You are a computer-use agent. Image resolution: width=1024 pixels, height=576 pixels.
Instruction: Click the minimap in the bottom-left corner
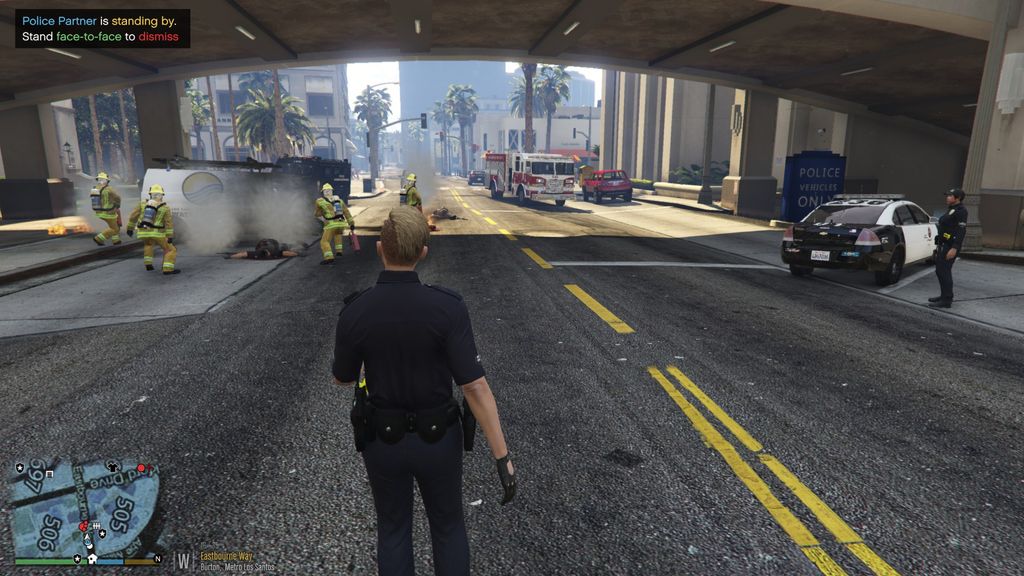point(84,507)
